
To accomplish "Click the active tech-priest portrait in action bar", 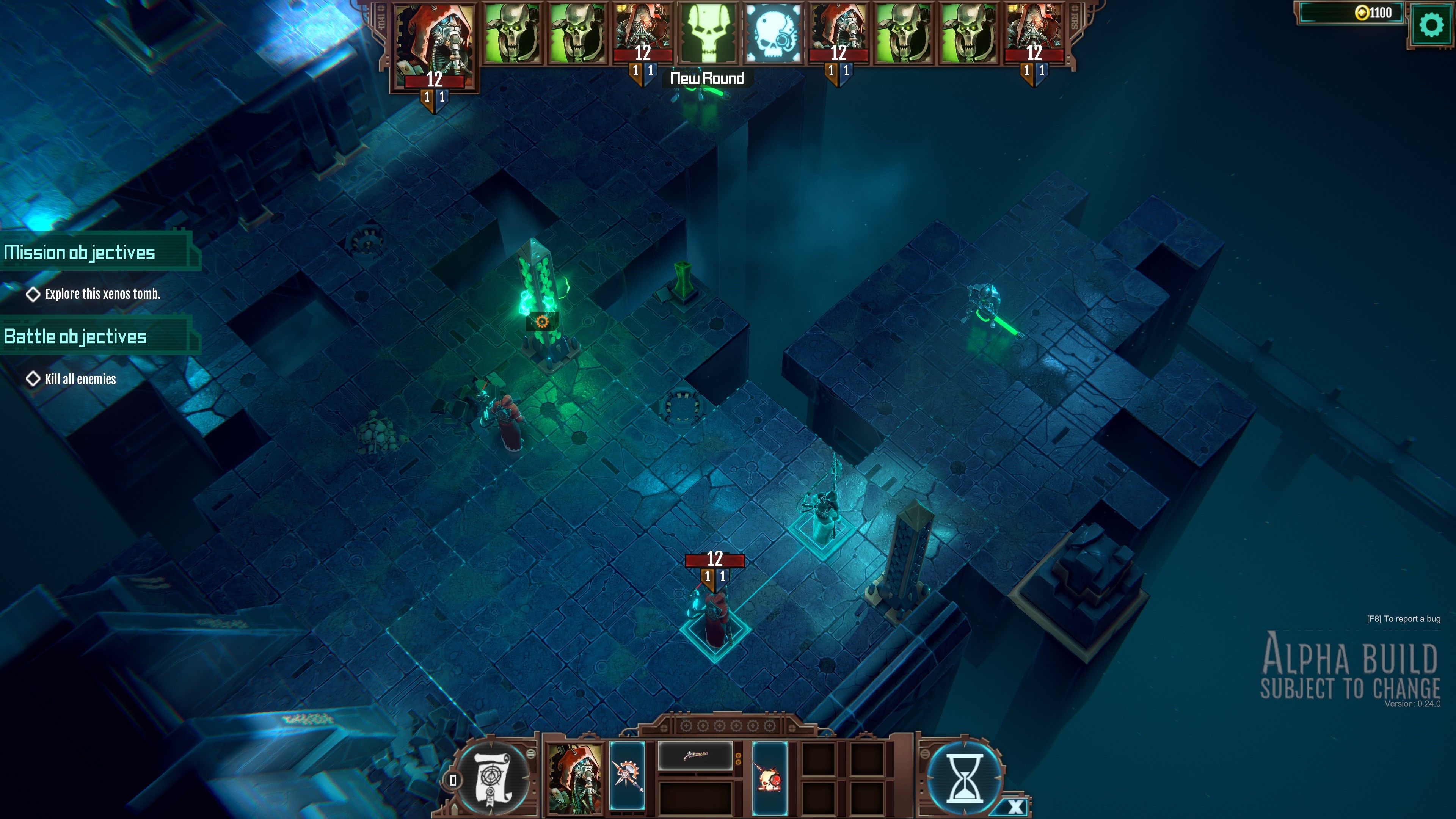I will click(x=575, y=779).
